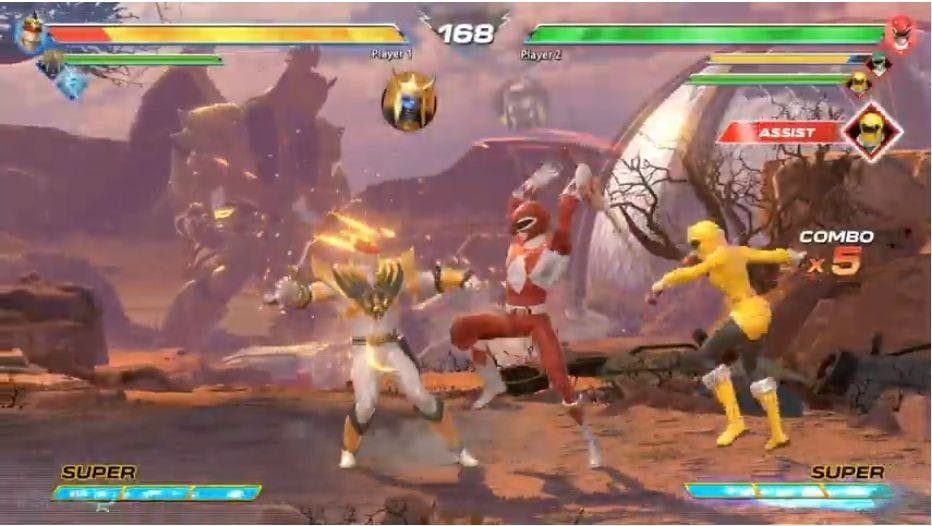
Task: Click the red ASSIST banner
Action: pos(782,131)
